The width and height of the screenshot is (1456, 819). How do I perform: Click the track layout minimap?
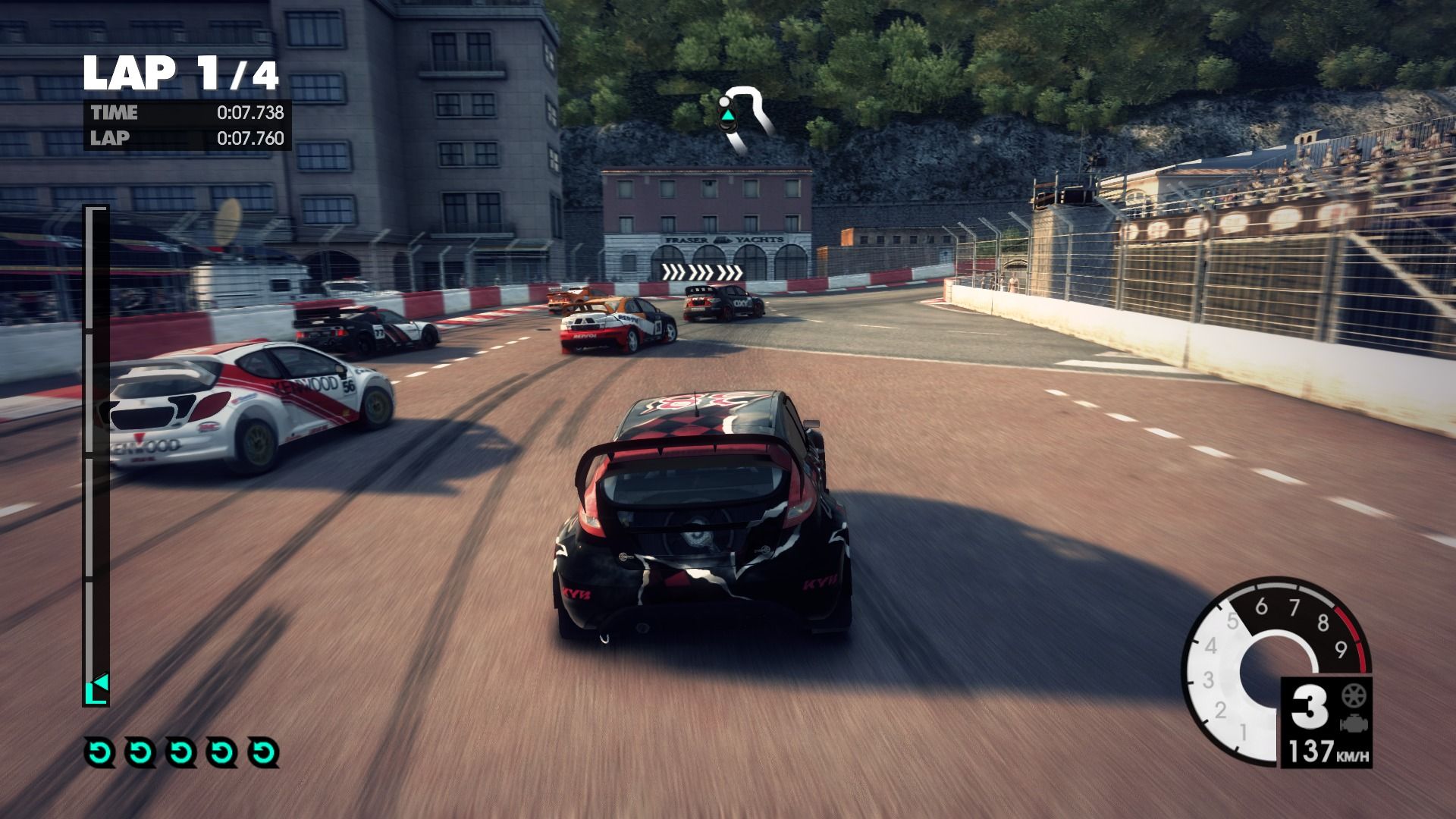(x=744, y=118)
